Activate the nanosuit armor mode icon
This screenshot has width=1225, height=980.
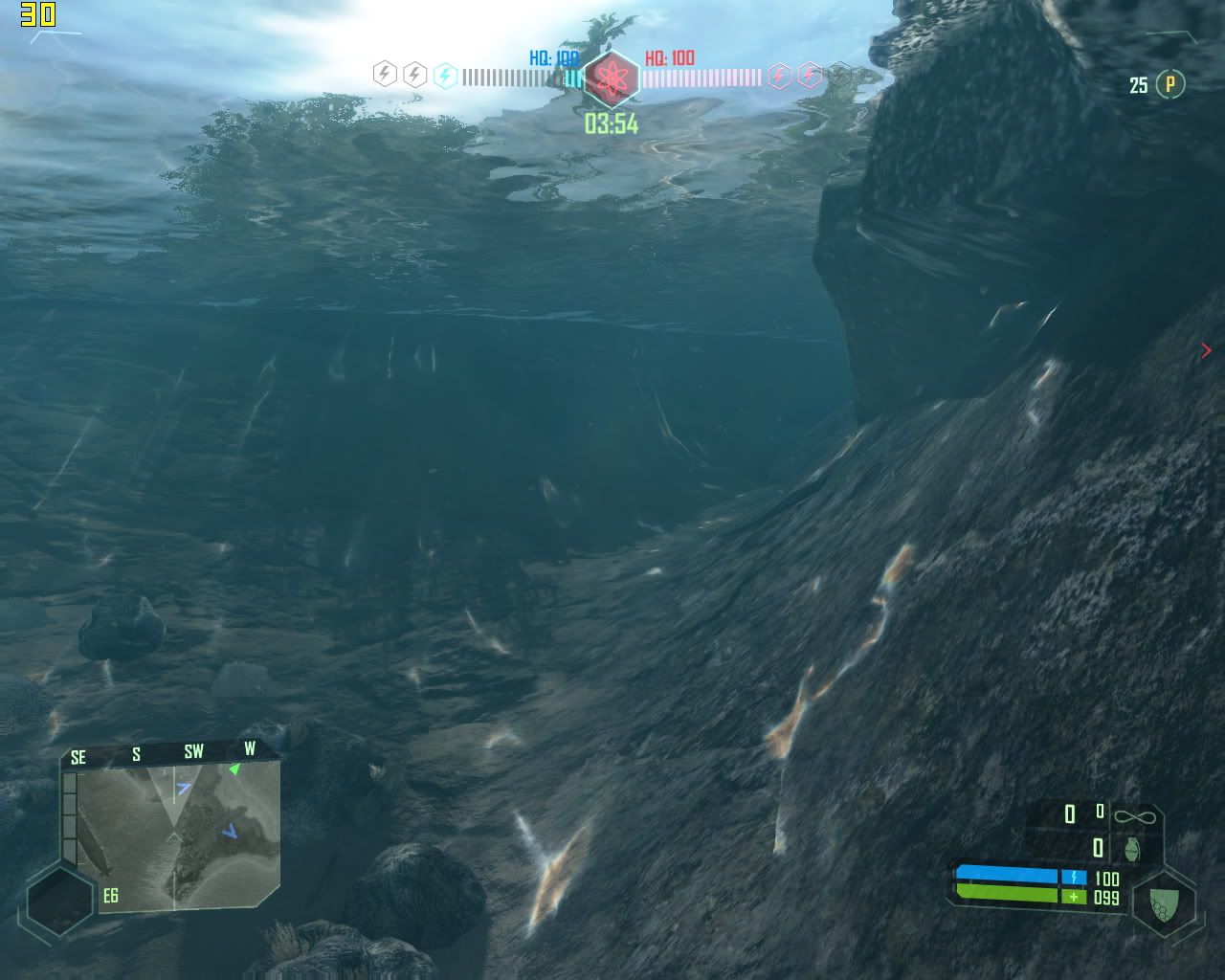tap(1164, 902)
